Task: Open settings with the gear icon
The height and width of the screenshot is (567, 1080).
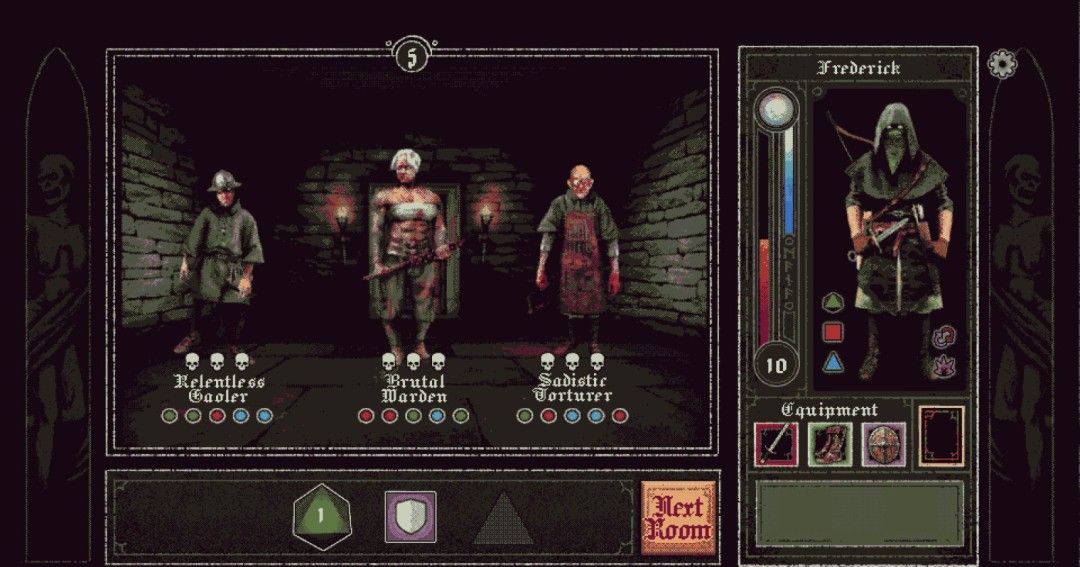Action: pyautogui.click(x=1000, y=64)
